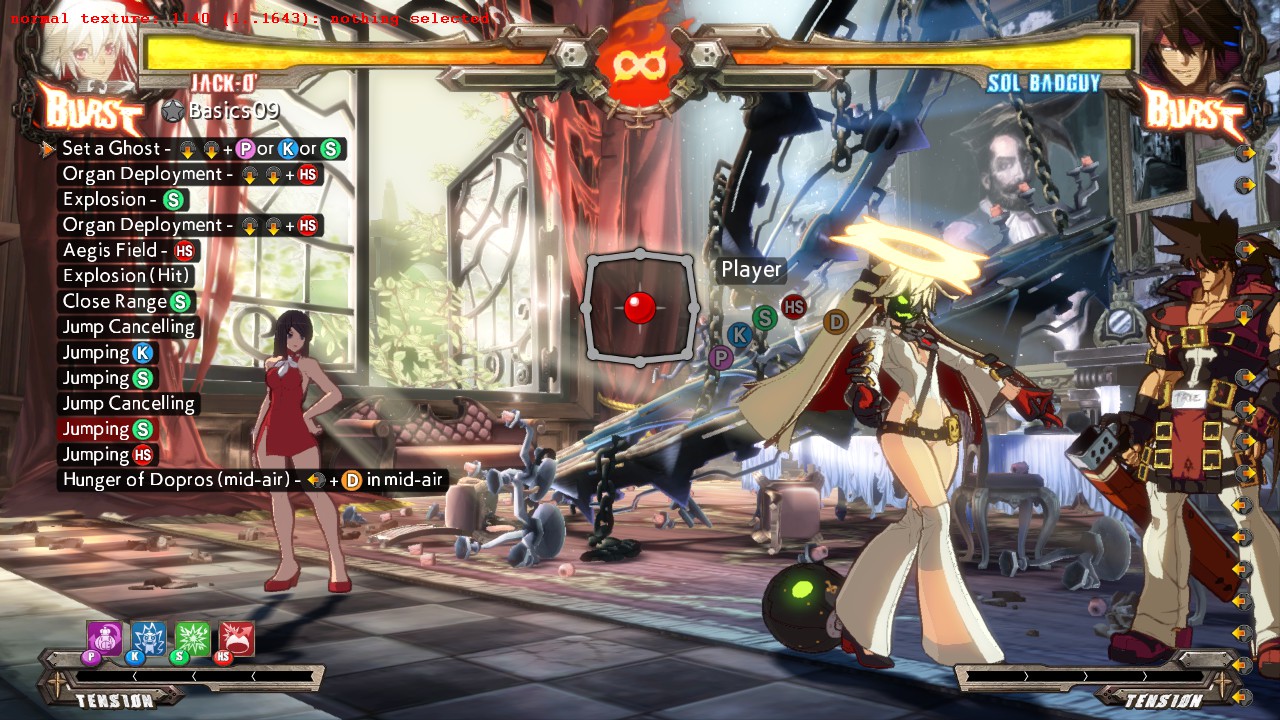
Task: Activate the red HS Aegis Field icon
Action: (x=236, y=639)
